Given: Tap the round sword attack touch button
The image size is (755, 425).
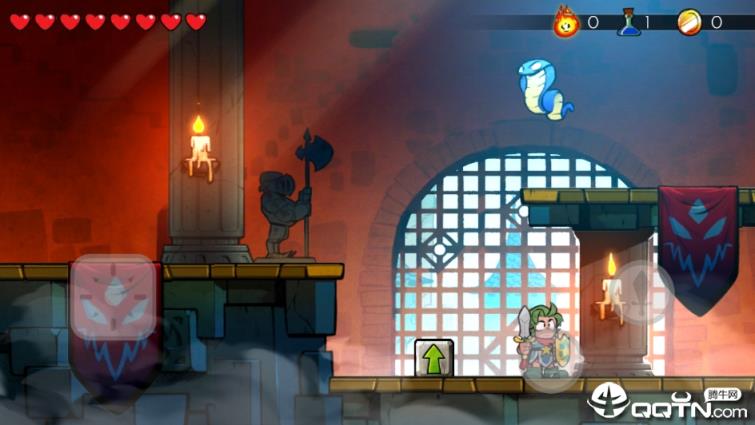Looking at the screenshot, I should [641, 292].
